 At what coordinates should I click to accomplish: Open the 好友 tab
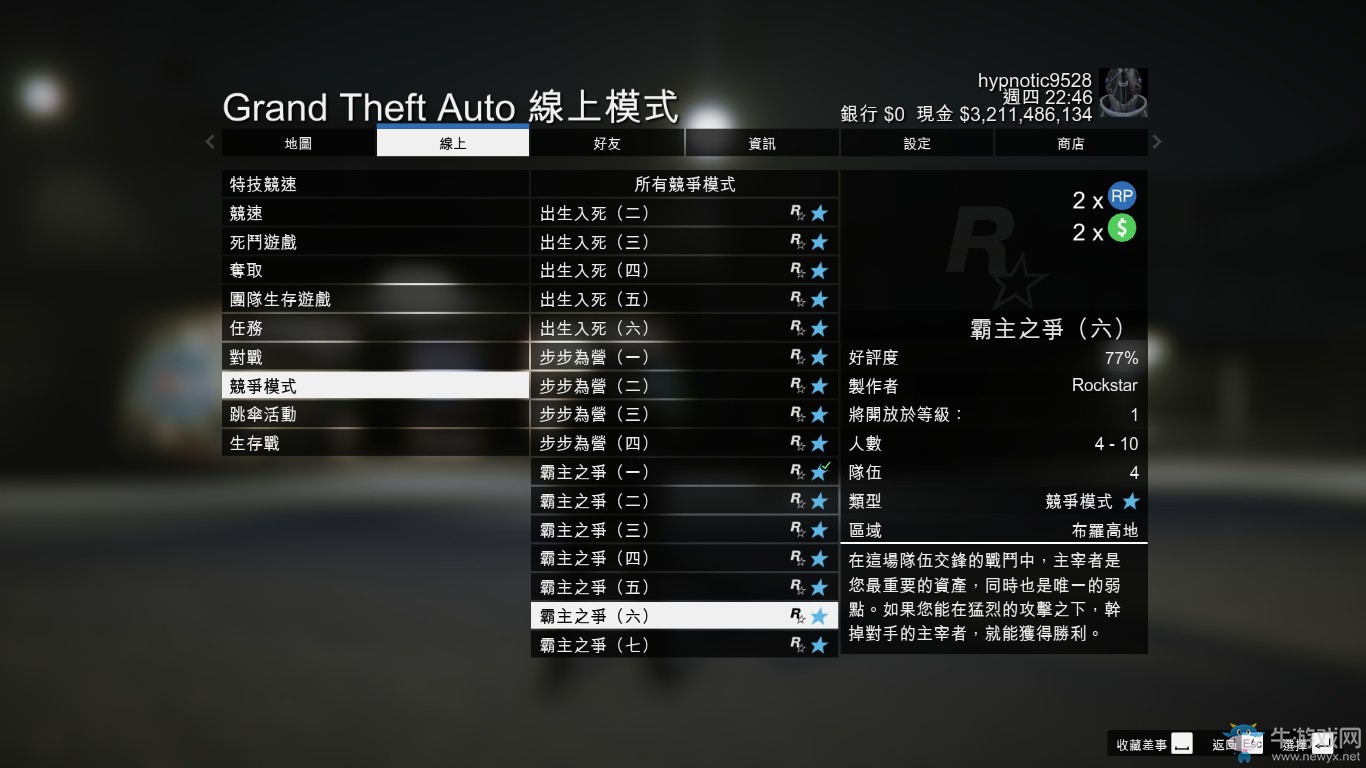coord(606,143)
